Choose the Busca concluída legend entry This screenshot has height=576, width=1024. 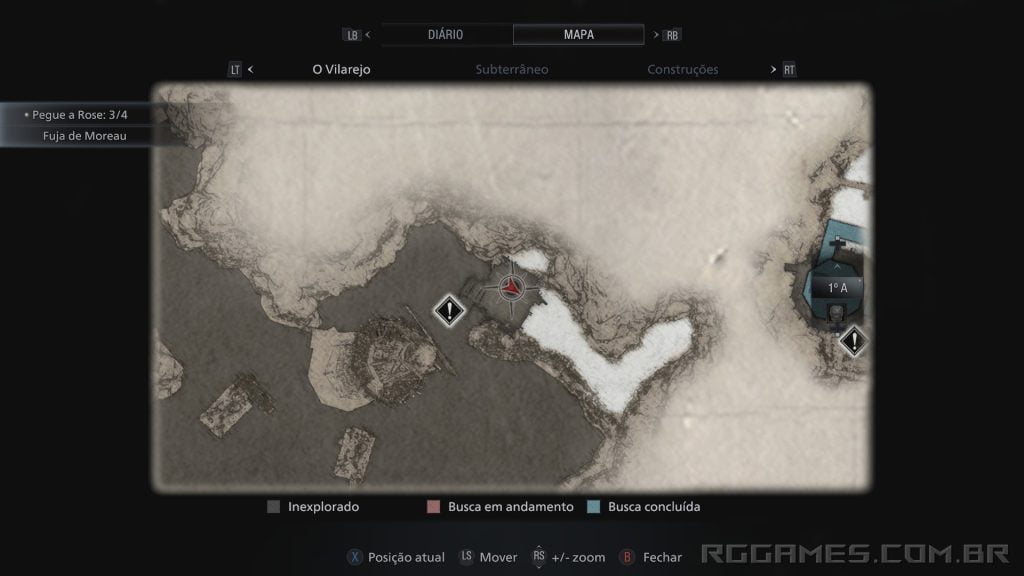pos(645,507)
